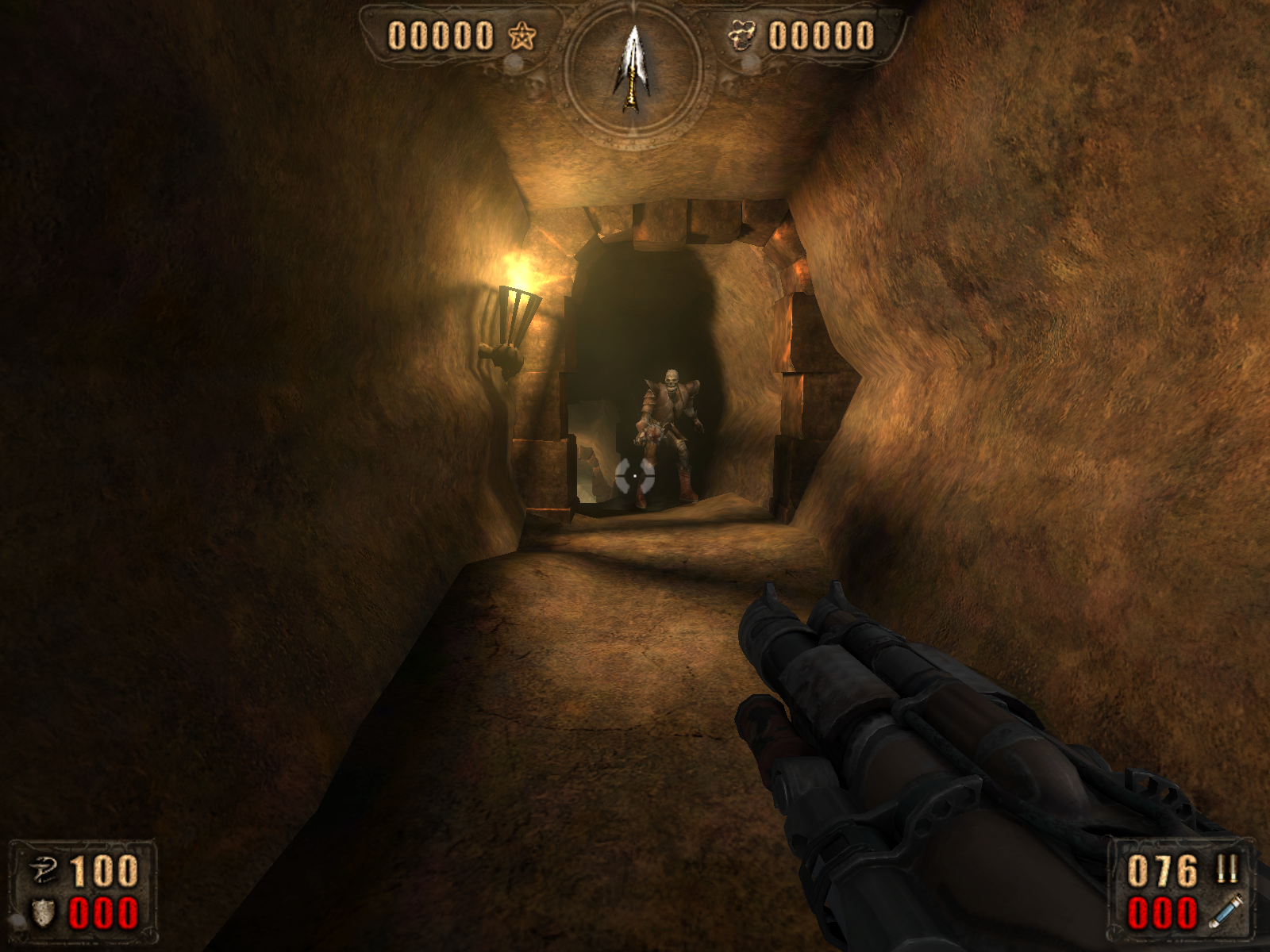Click the twin-bar primary ammo icon
The width and height of the screenshot is (1270, 952).
[x=1227, y=869]
